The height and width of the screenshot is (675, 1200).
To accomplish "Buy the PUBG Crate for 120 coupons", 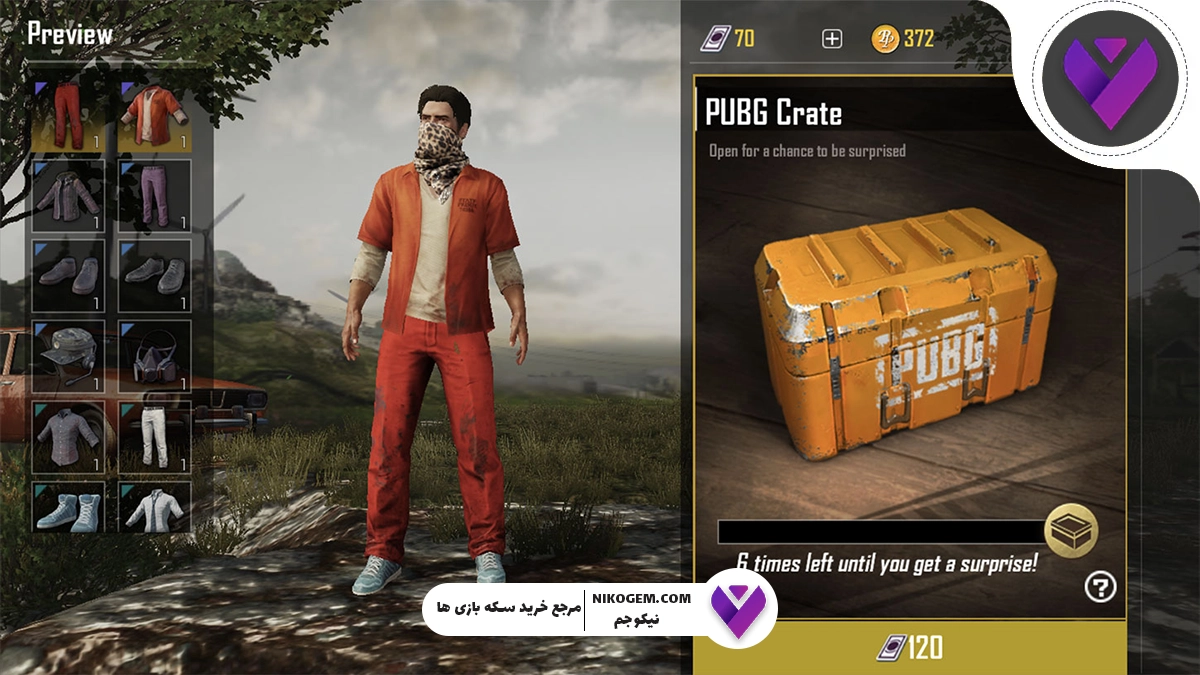I will pyautogui.click(x=909, y=648).
